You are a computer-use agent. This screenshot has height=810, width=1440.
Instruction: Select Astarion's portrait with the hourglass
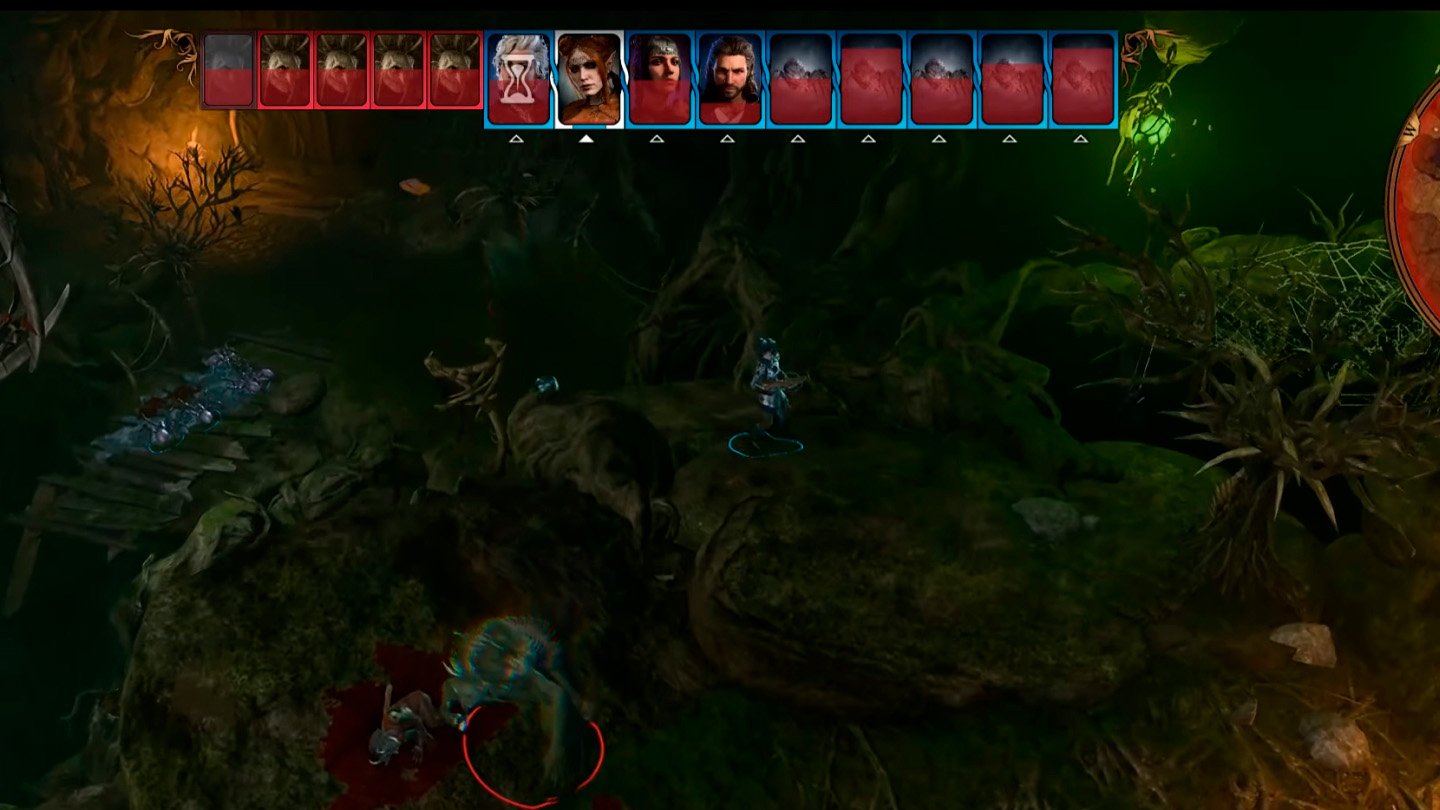click(x=518, y=78)
